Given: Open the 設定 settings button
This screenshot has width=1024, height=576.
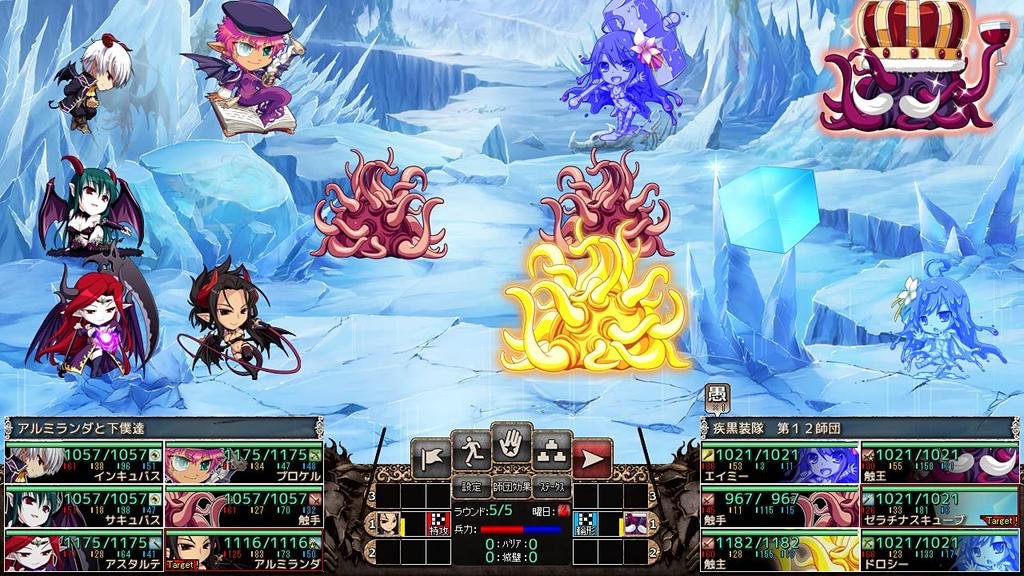Looking at the screenshot, I should click(x=471, y=488).
